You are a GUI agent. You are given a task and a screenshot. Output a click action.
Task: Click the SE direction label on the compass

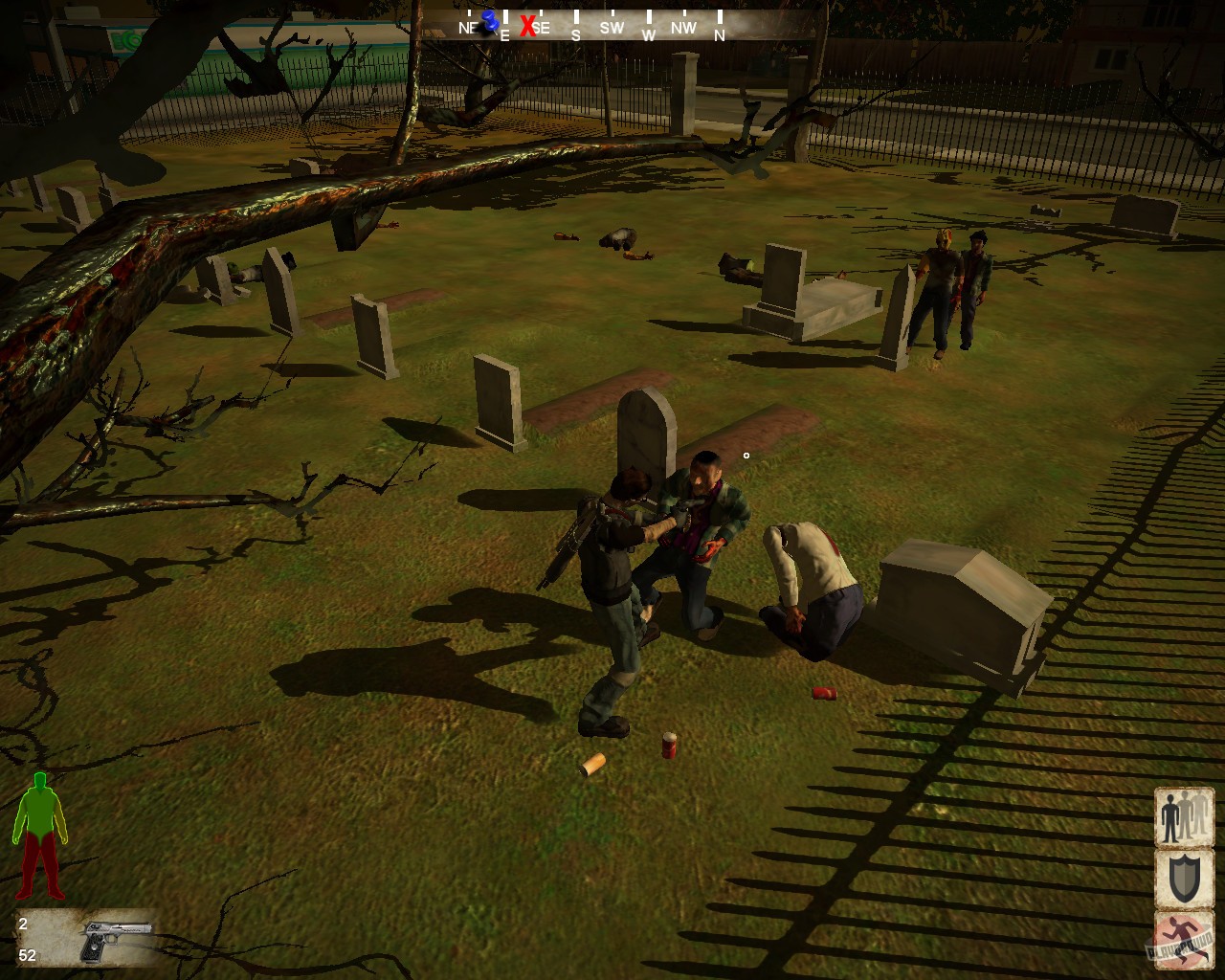pos(541,29)
